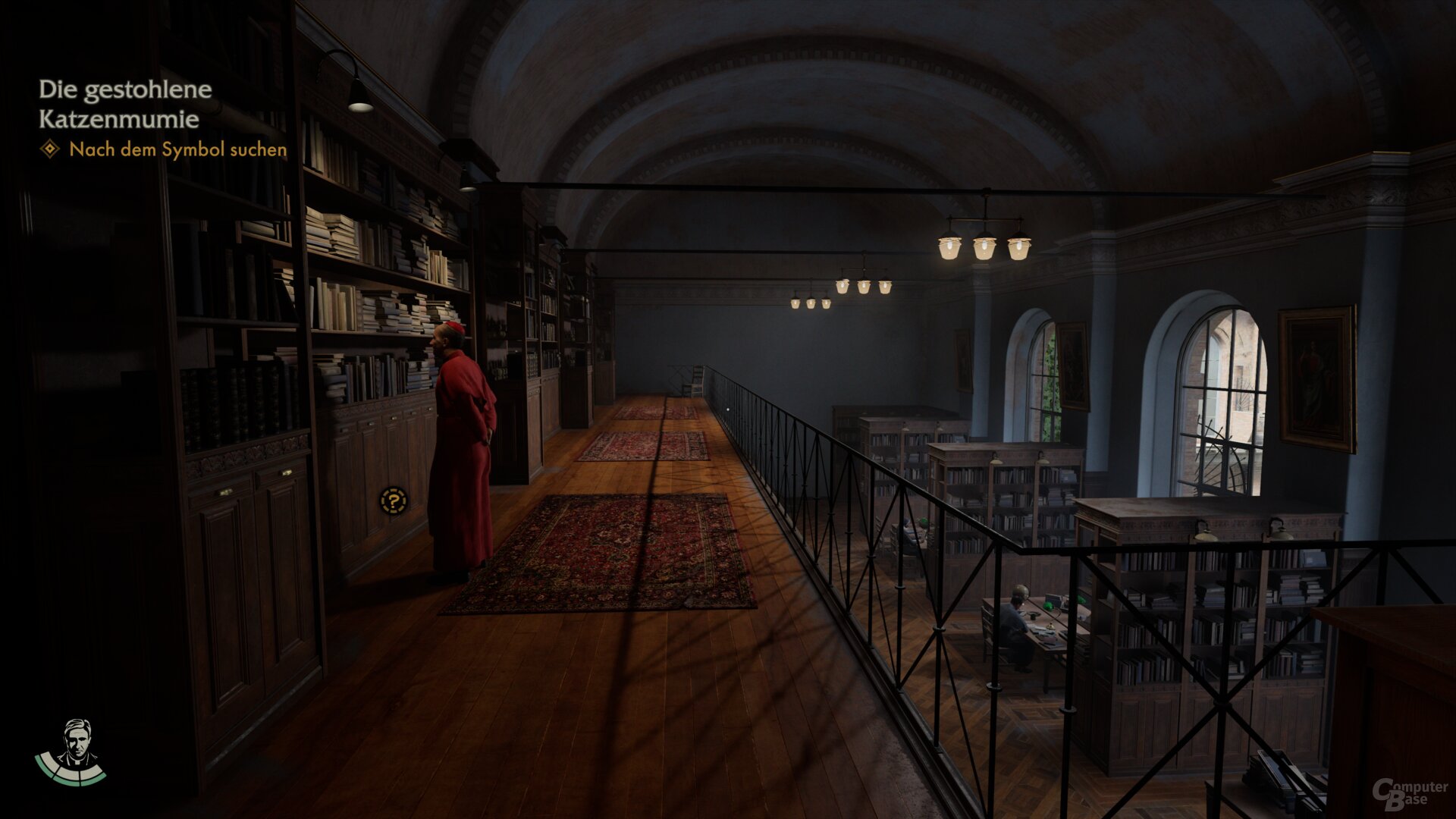
Task: Click the question mark interaction marker
Action: point(394,500)
